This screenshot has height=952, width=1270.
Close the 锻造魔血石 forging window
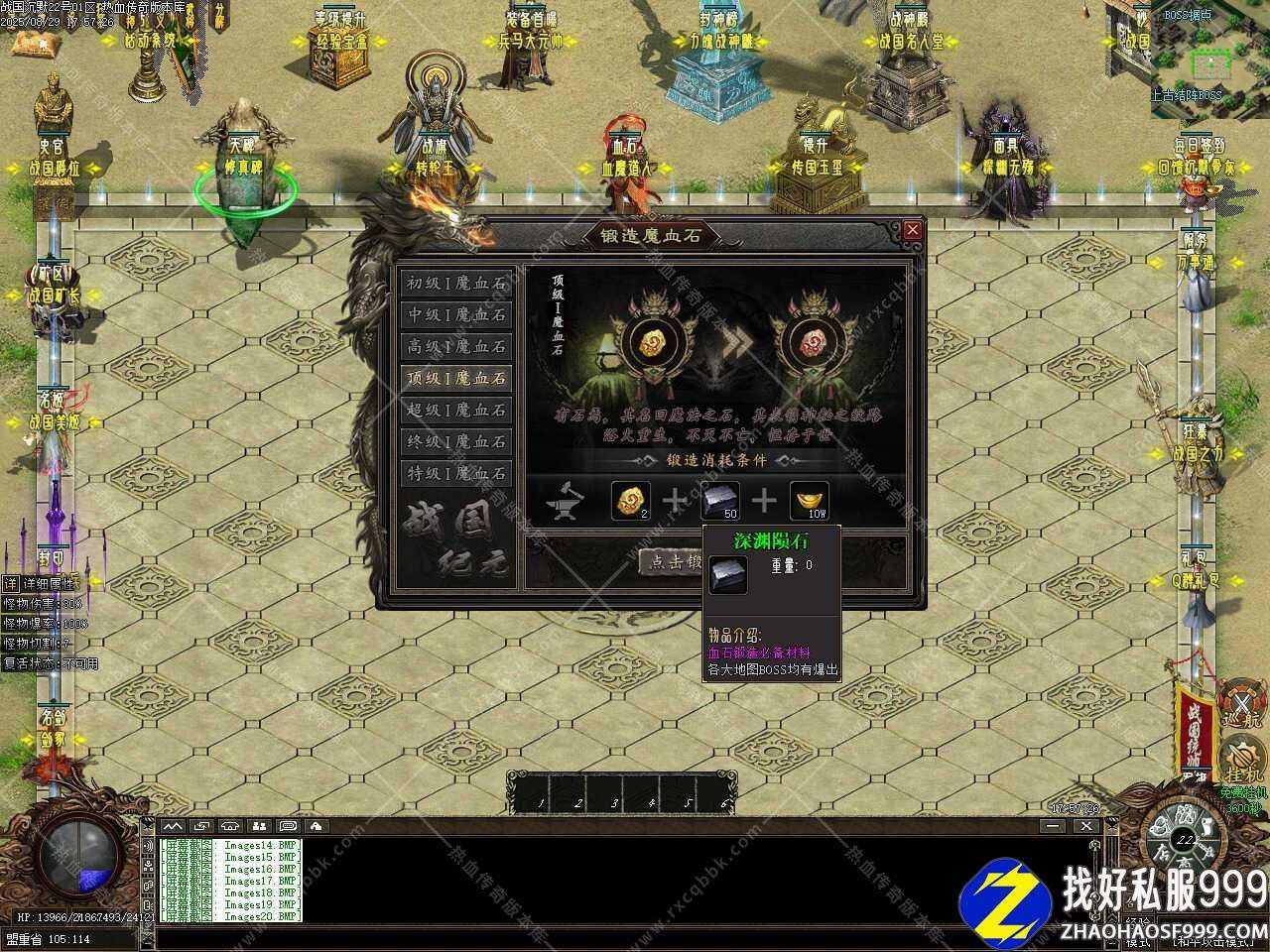click(x=912, y=230)
